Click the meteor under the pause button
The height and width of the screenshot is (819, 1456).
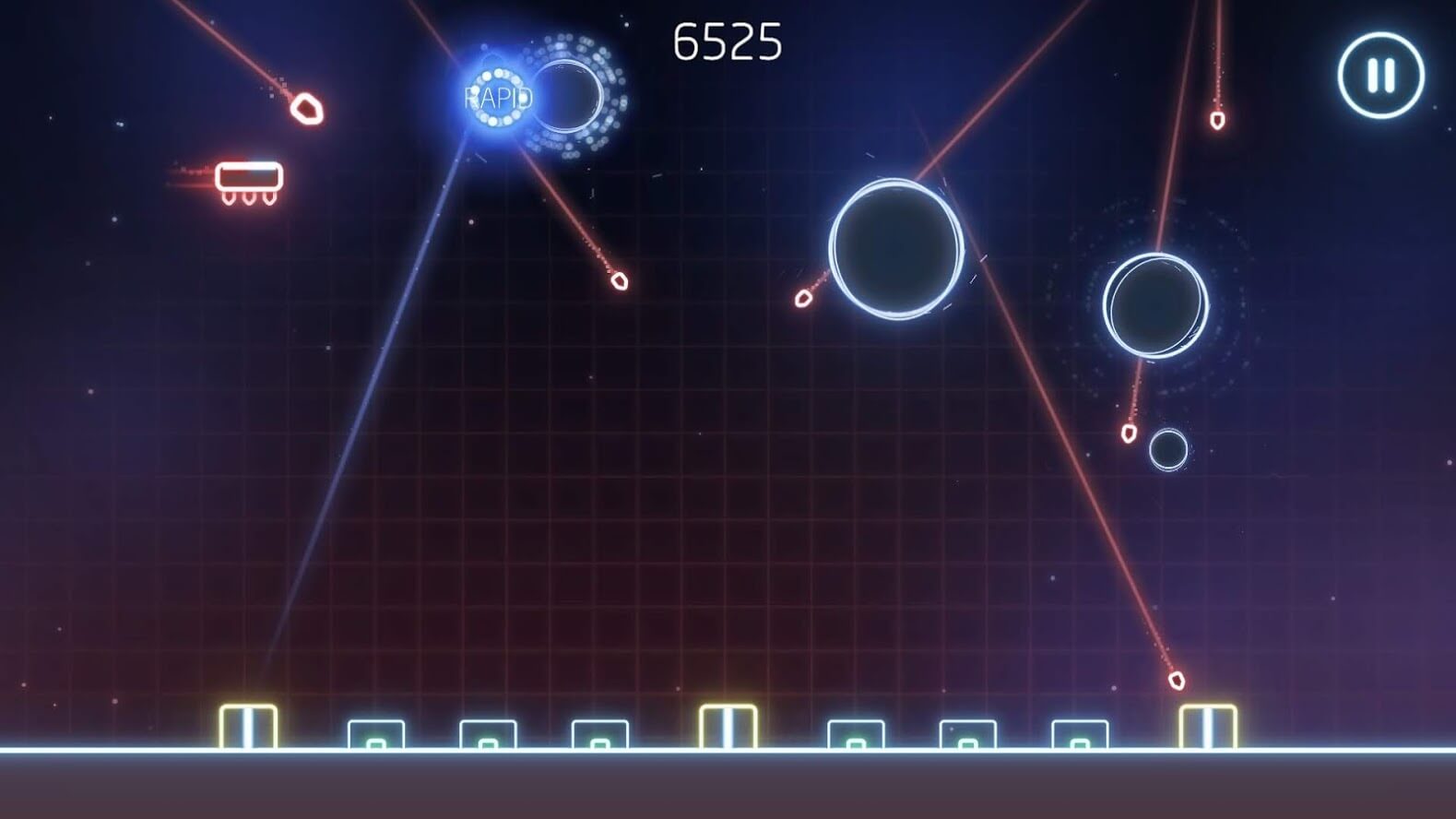coord(1217,121)
